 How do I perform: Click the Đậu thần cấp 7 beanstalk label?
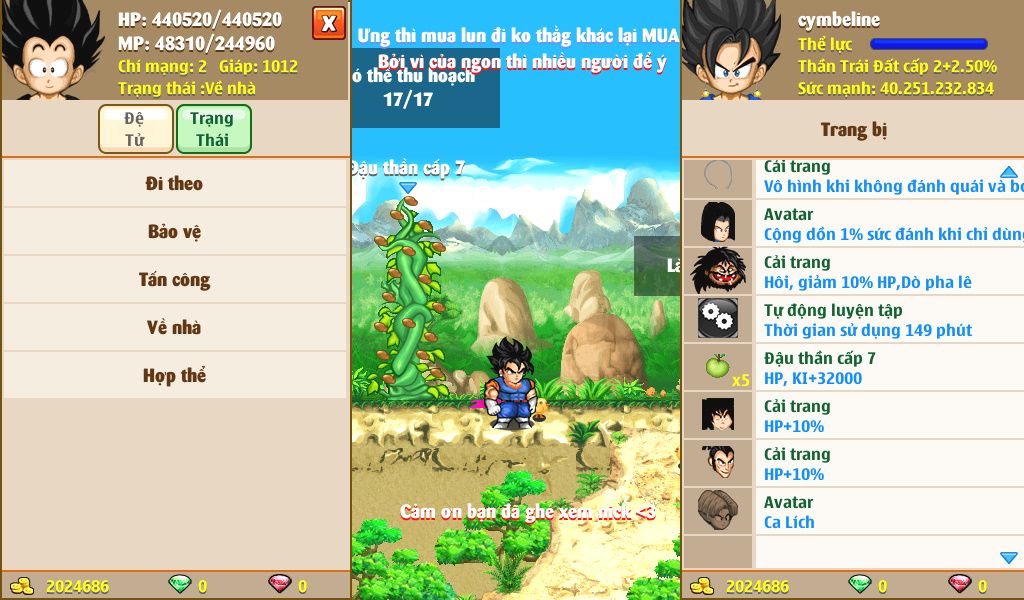click(x=408, y=169)
